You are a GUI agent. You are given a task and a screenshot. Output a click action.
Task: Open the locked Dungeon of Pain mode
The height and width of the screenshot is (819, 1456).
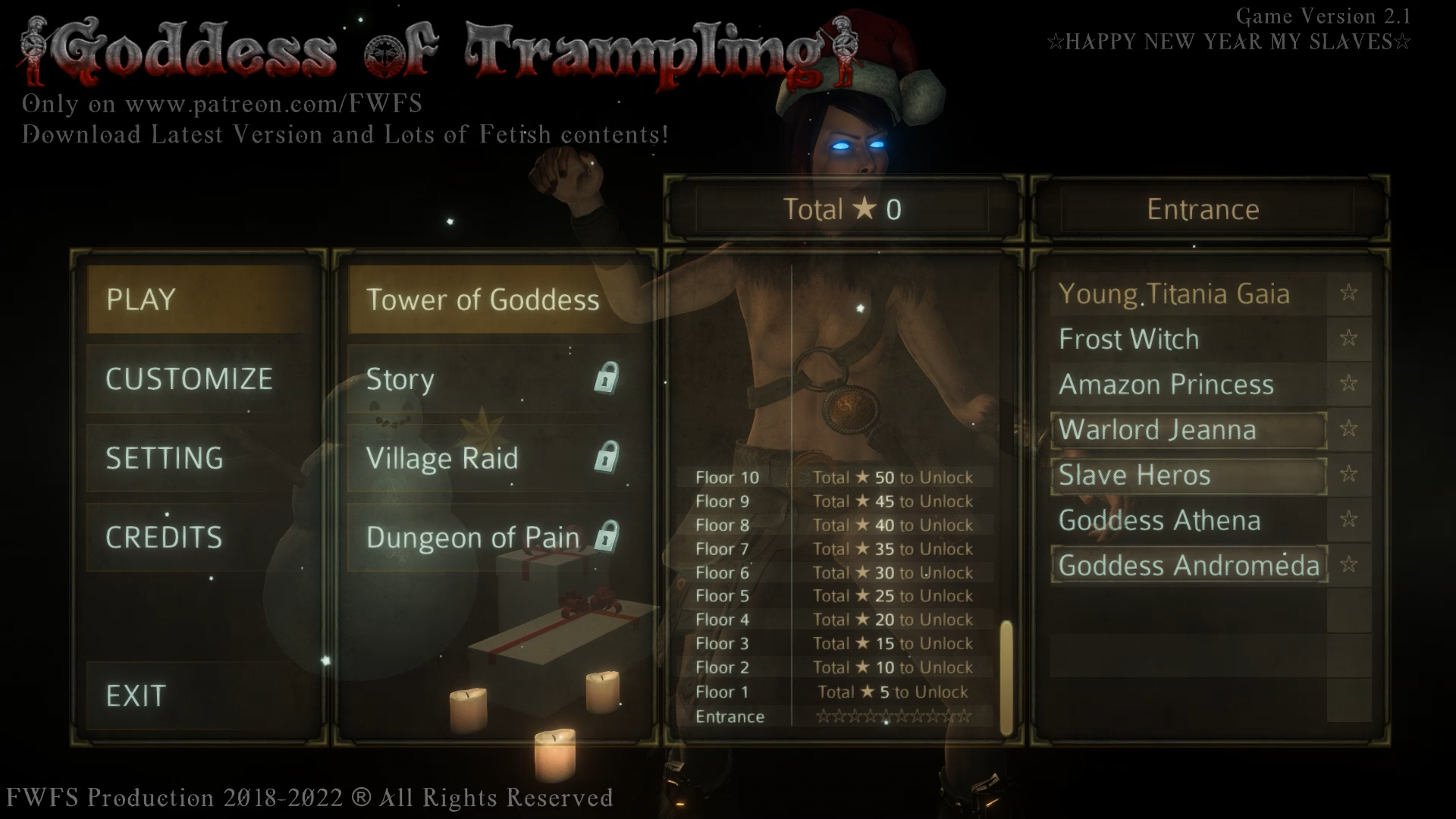493,537
